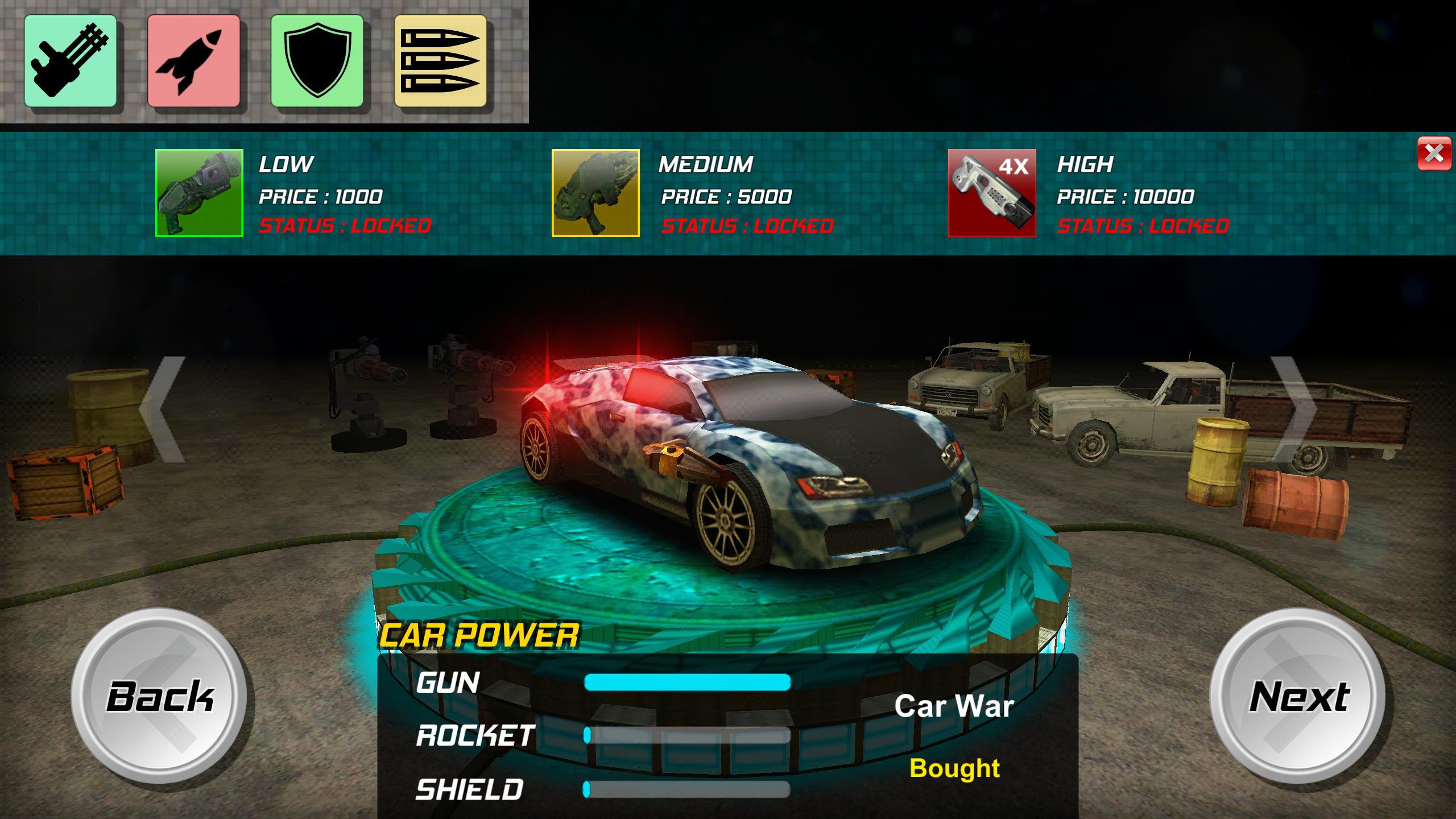Open the minigun weapon category
The width and height of the screenshot is (1456, 819).
point(71,61)
